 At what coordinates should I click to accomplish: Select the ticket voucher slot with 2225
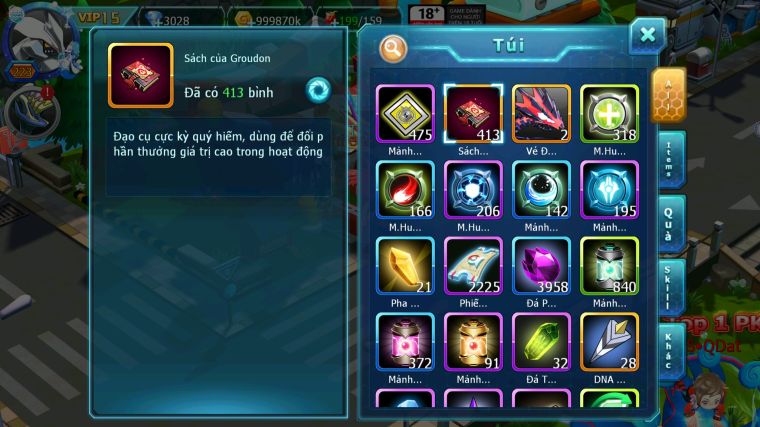[x=473, y=266]
